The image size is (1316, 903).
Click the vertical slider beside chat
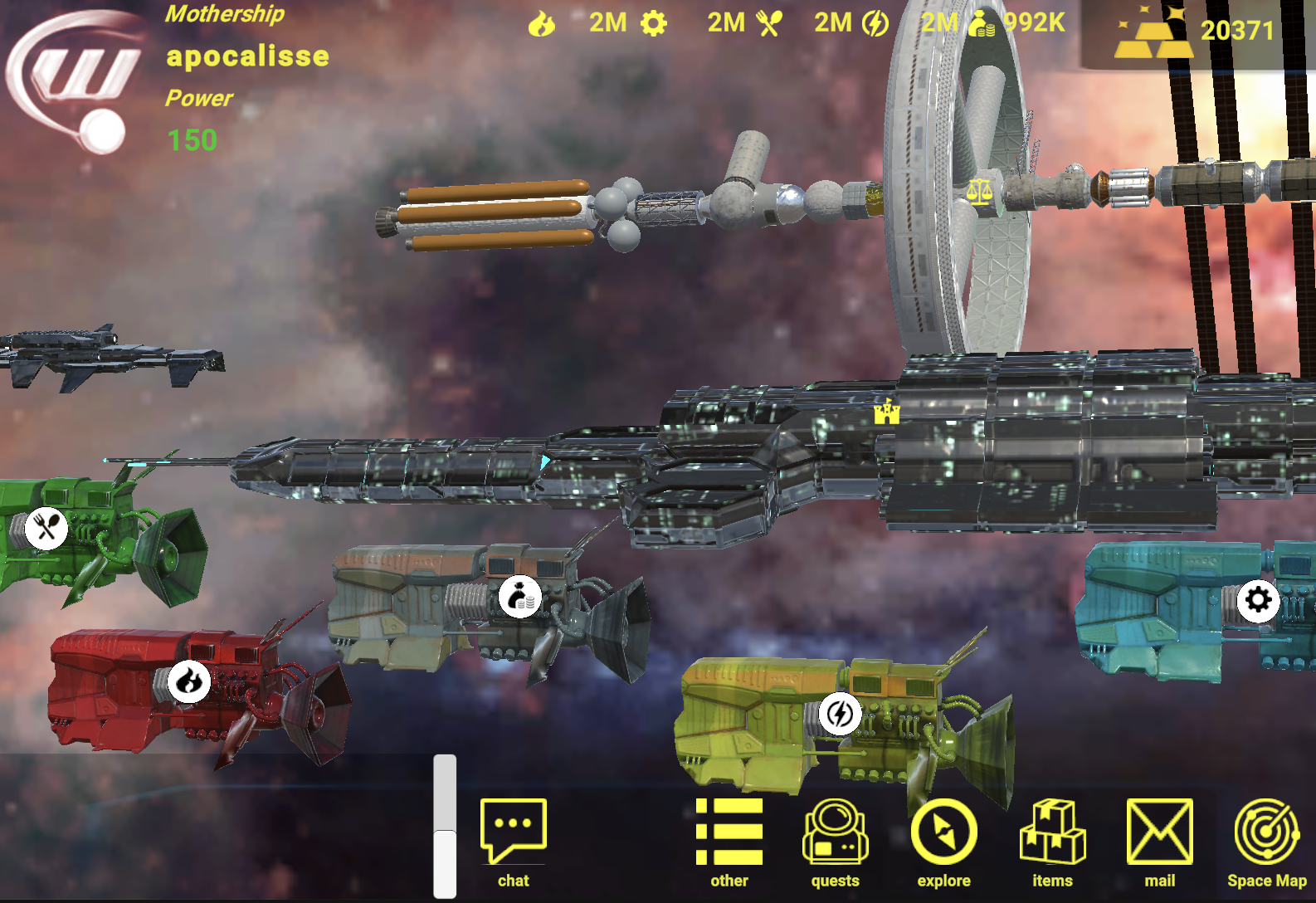(445, 826)
